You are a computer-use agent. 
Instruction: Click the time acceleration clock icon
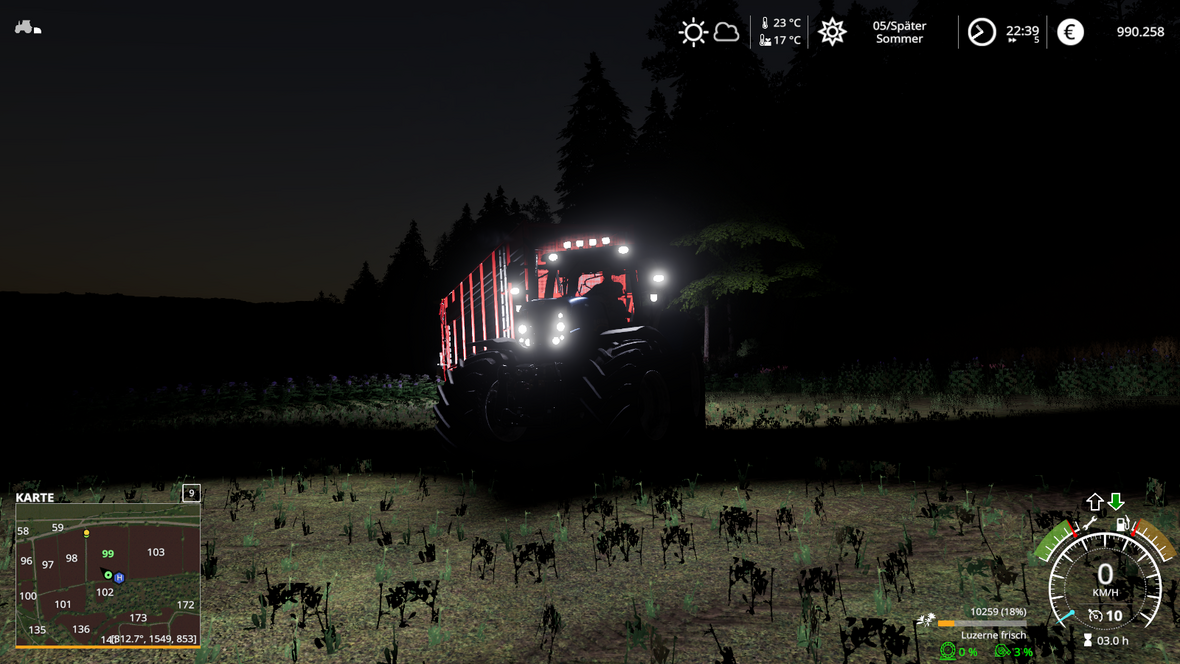982,32
